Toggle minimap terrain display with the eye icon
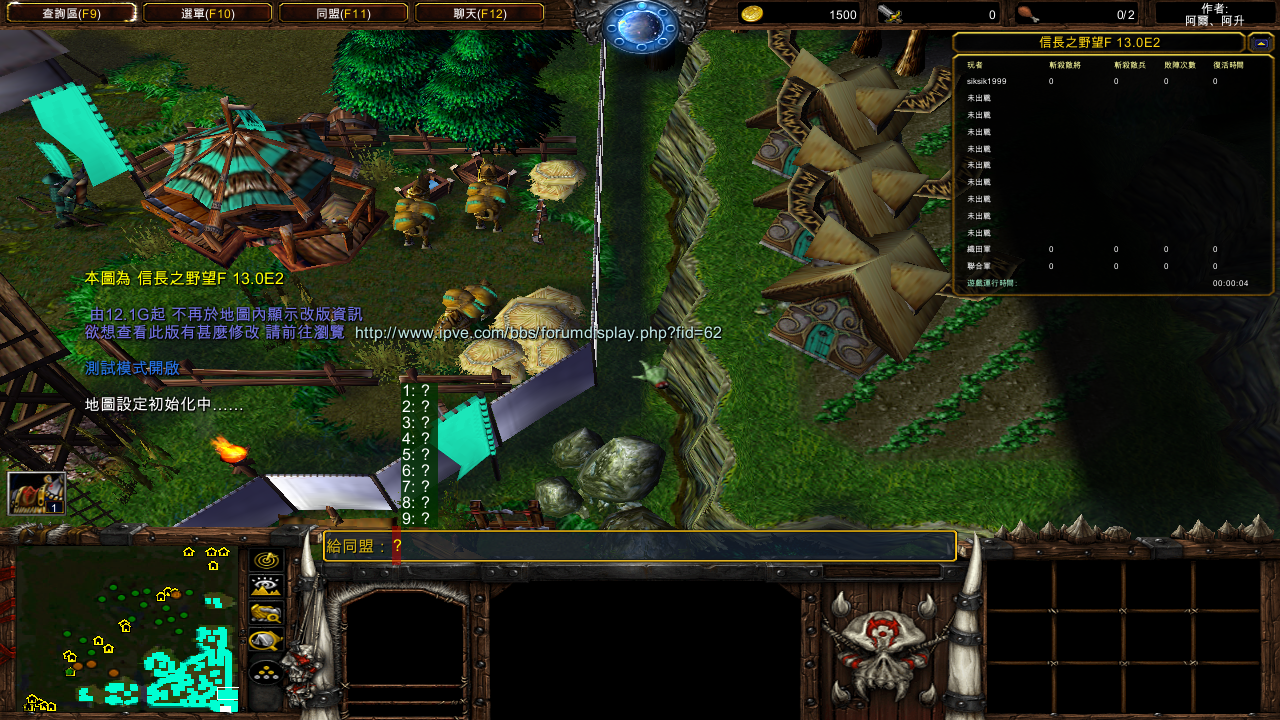1280x720 pixels. (266, 587)
